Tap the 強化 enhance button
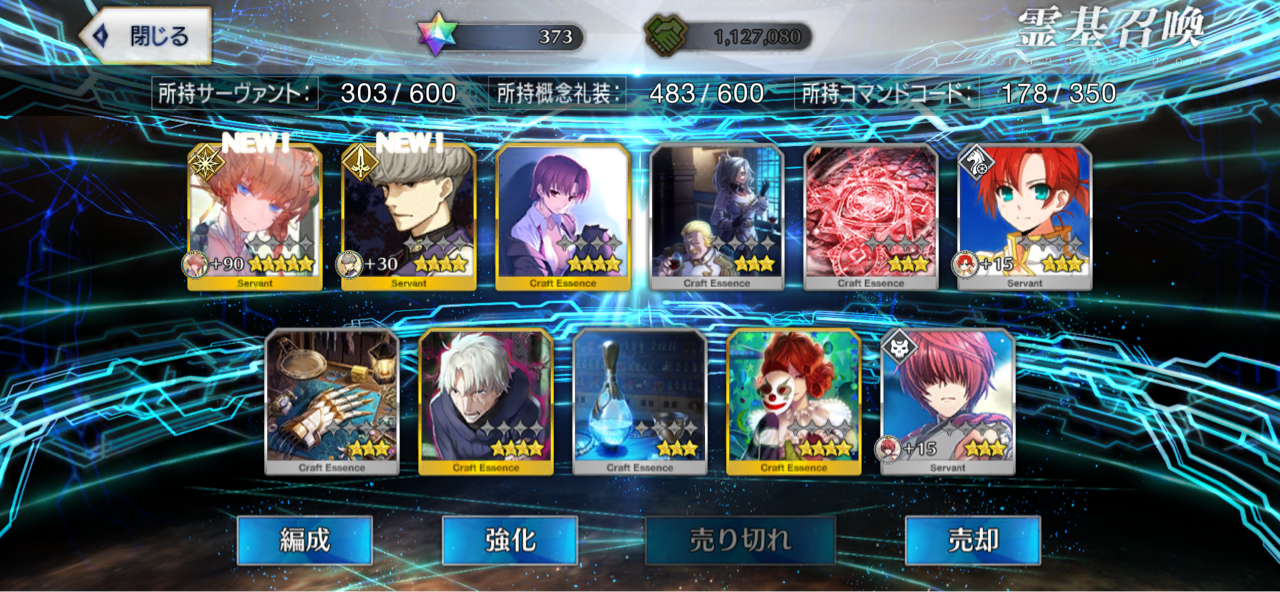Viewport: 1280px width, 592px height. pyautogui.click(x=510, y=541)
